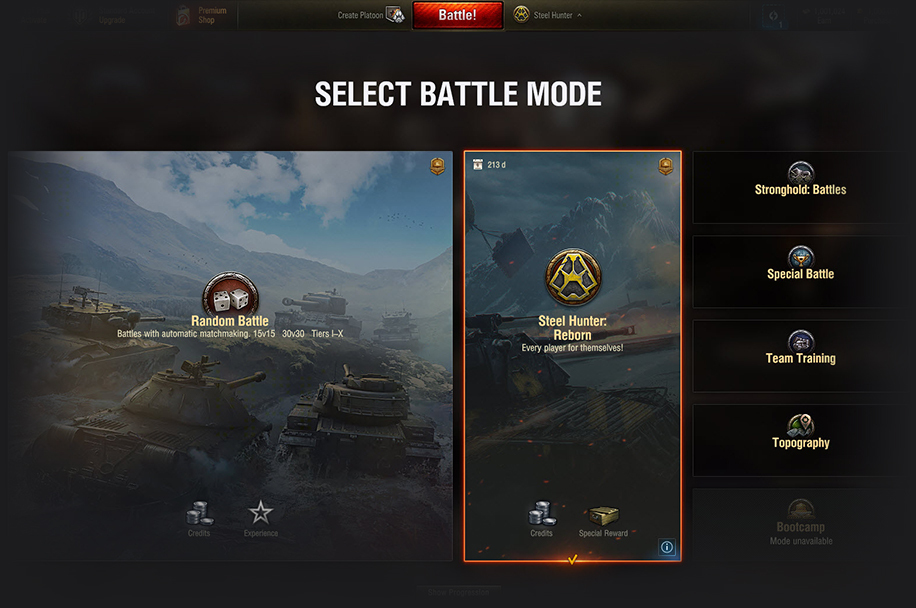The image size is (916, 608).
Task: Show Steel Hunter info via the i icon
Action: (667, 547)
